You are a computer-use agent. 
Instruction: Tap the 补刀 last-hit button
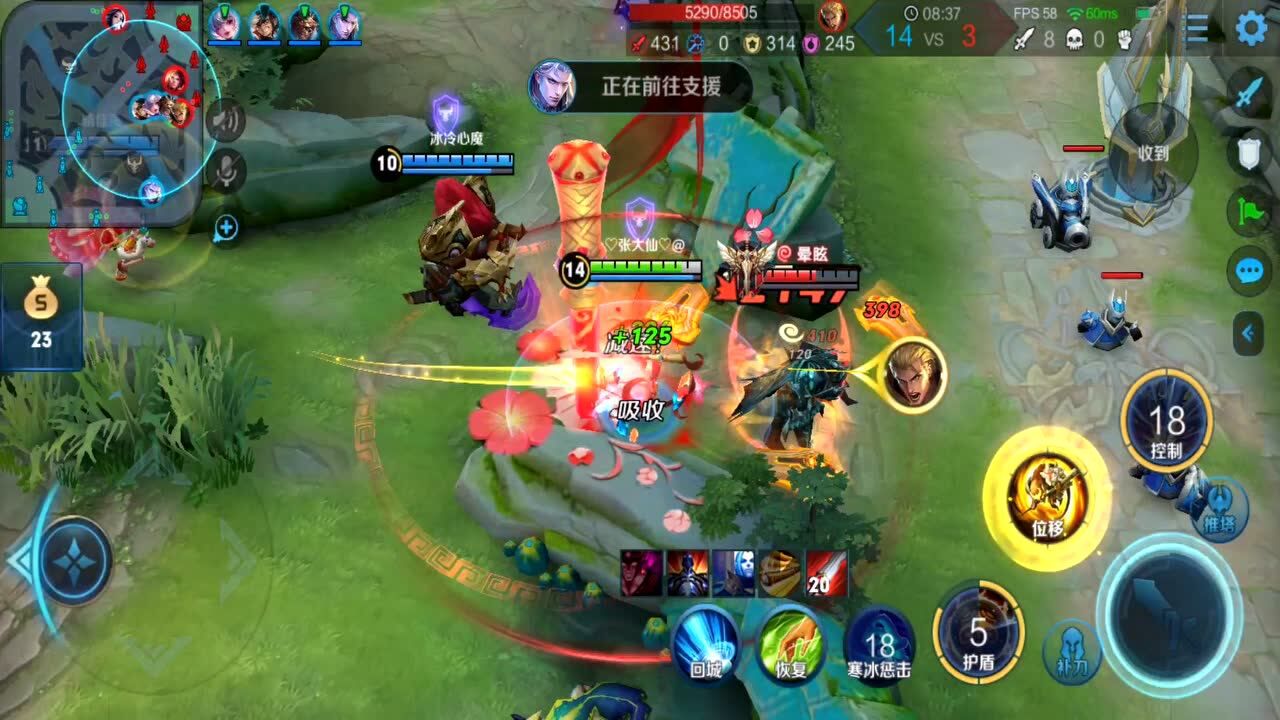click(1072, 652)
